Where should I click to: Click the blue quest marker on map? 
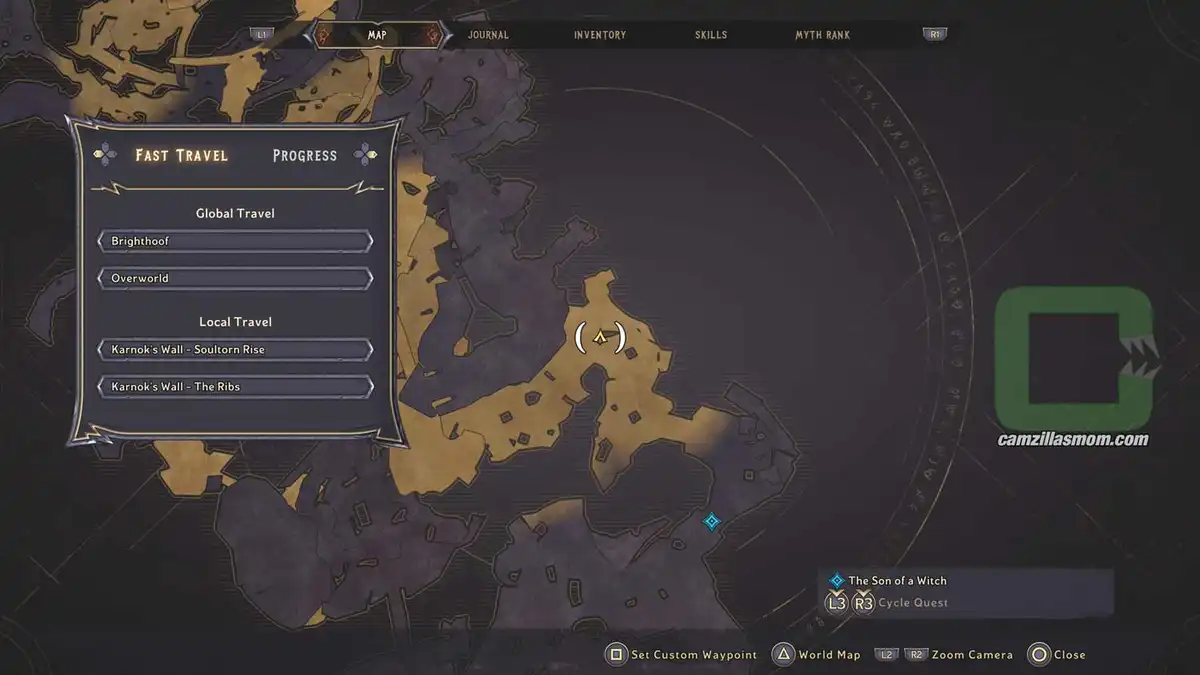tap(711, 521)
